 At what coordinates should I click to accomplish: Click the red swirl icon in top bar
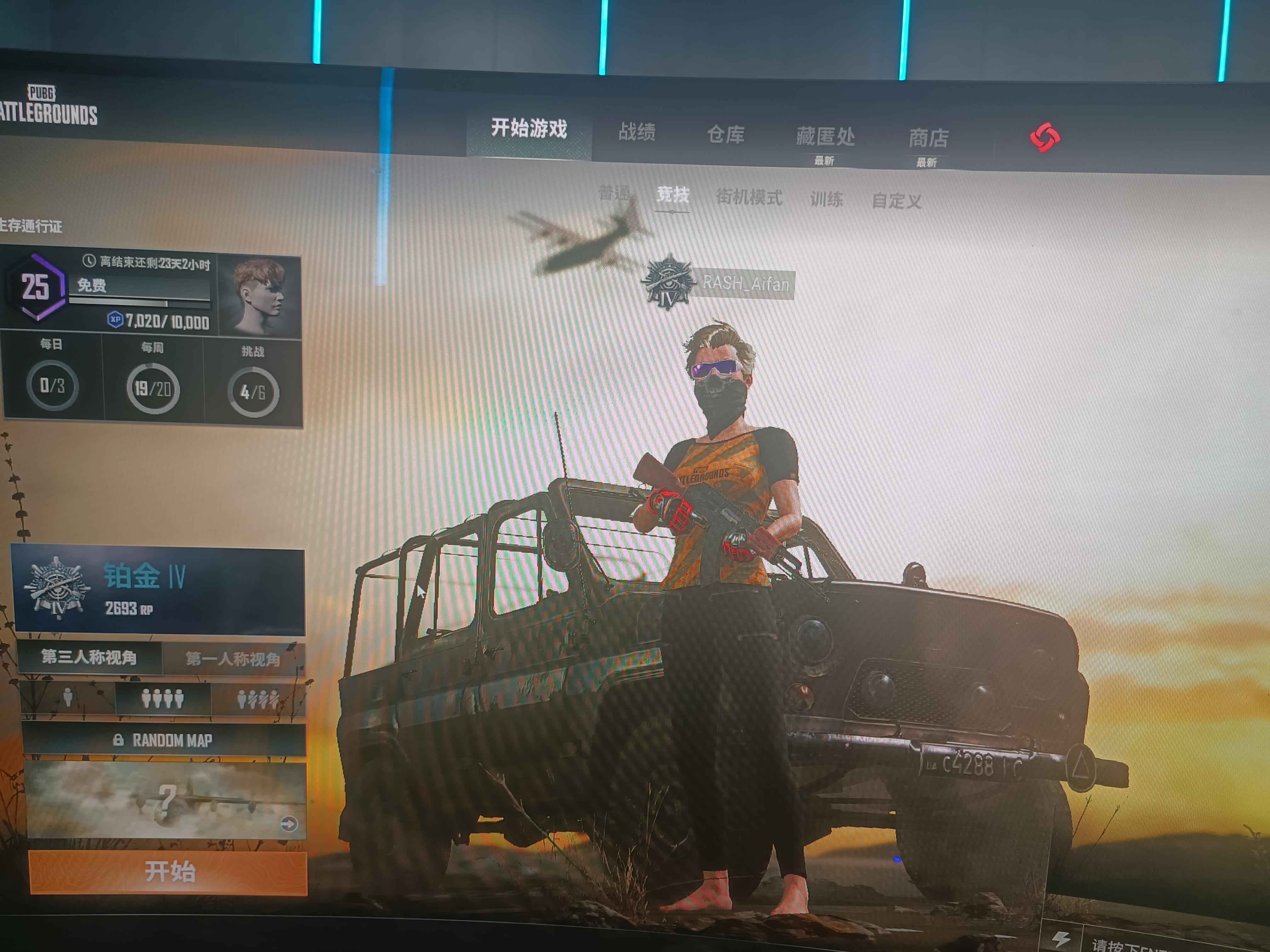pyautogui.click(x=1044, y=138)
